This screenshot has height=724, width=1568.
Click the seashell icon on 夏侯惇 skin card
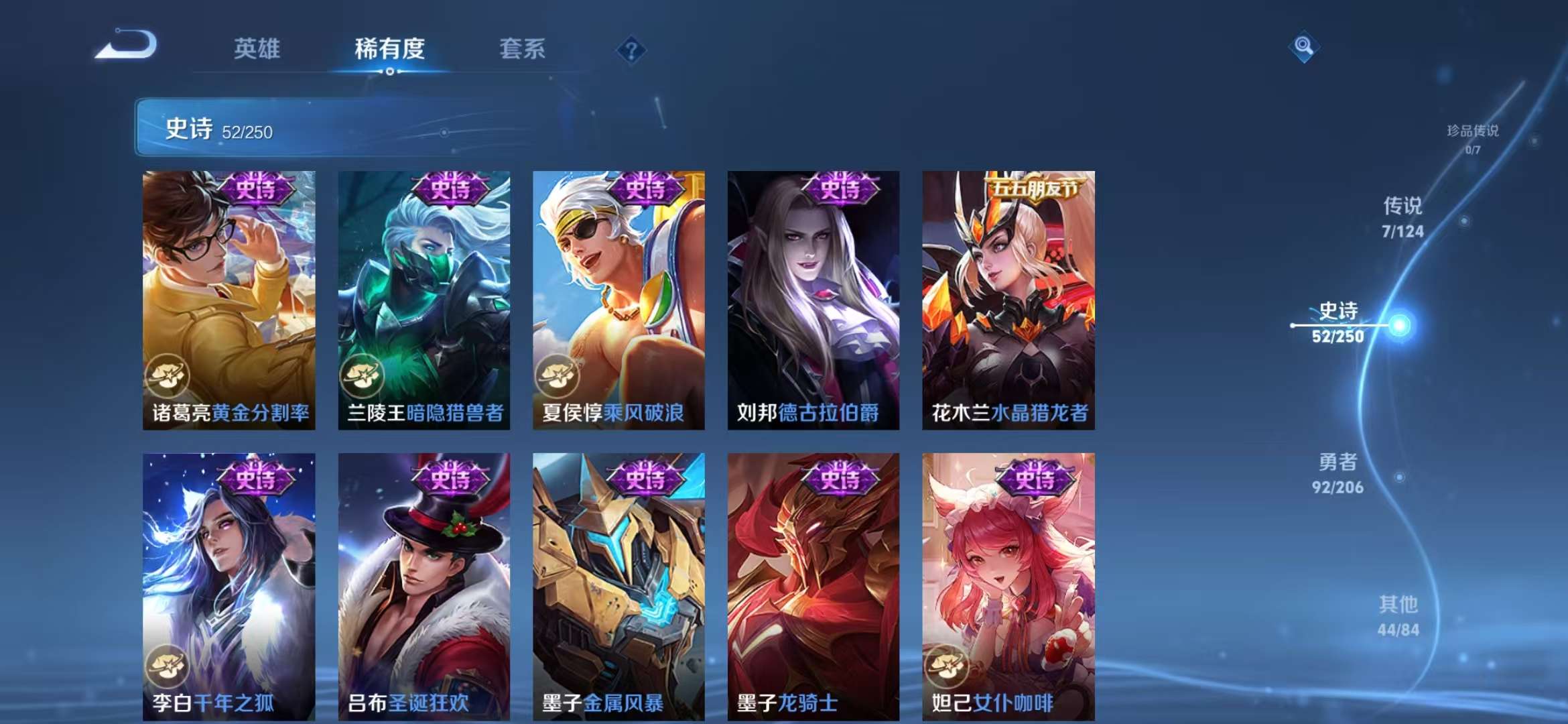pos(558,377)
